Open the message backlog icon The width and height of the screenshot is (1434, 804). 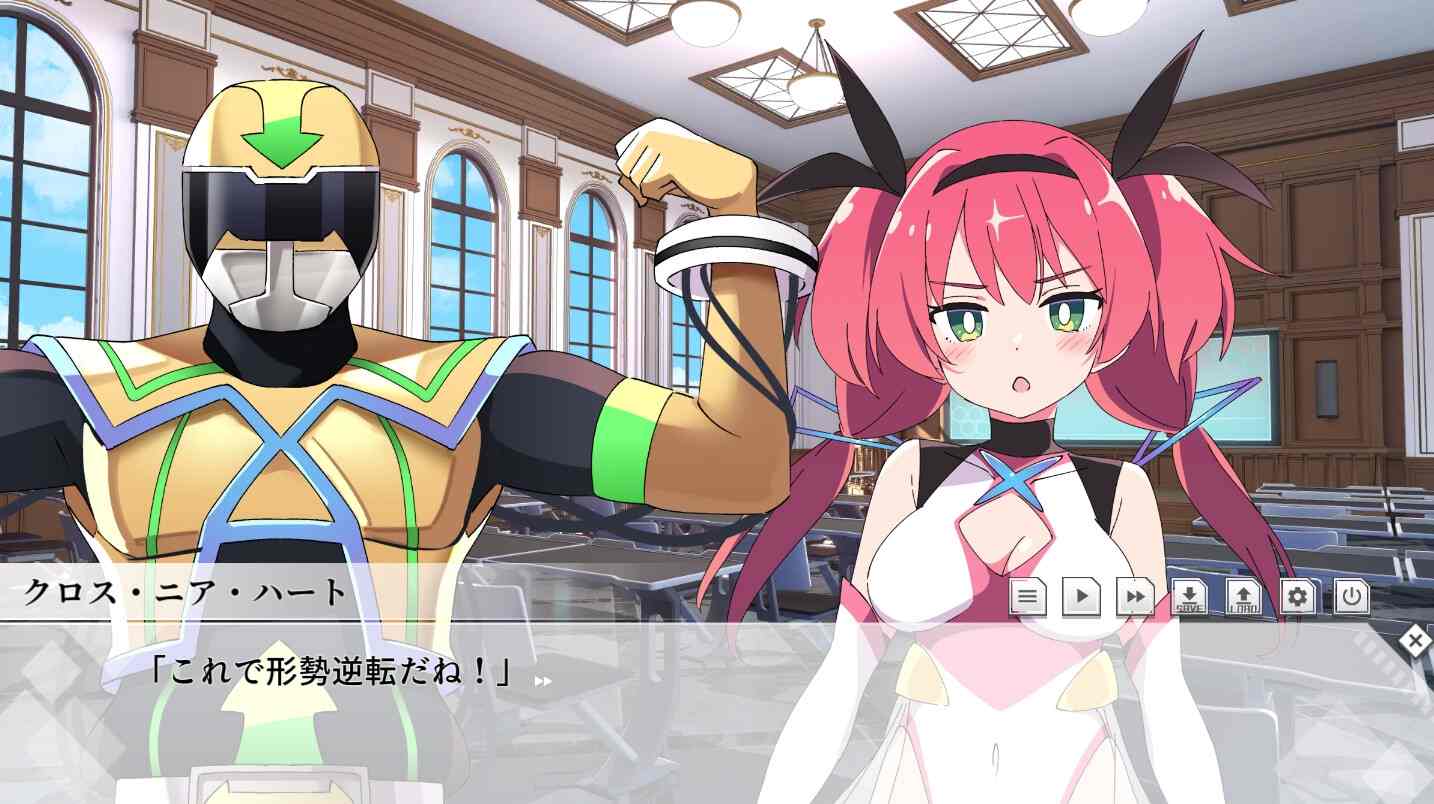coord(1027,596)
